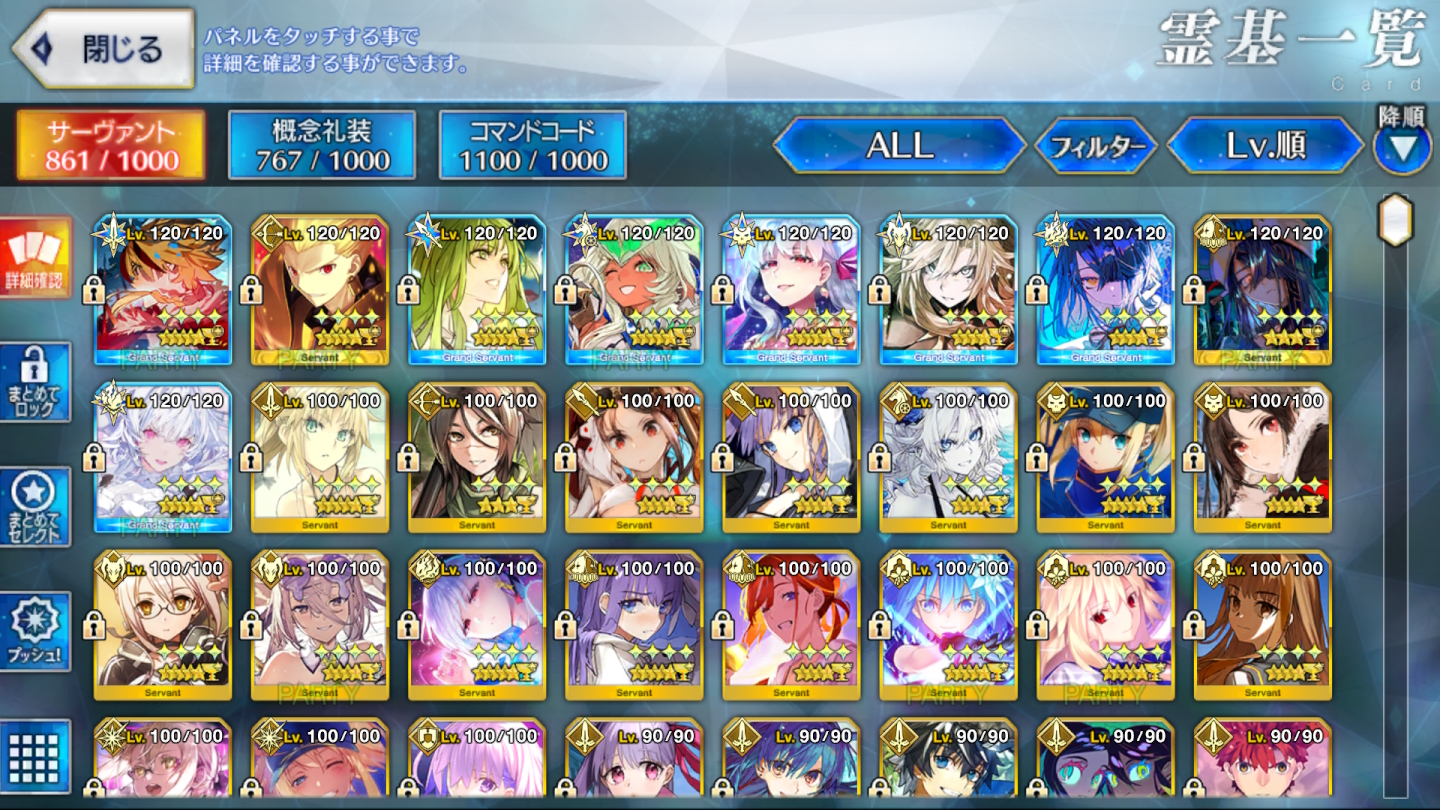Click the list scrollbar handle

[x=1395, y=220]
